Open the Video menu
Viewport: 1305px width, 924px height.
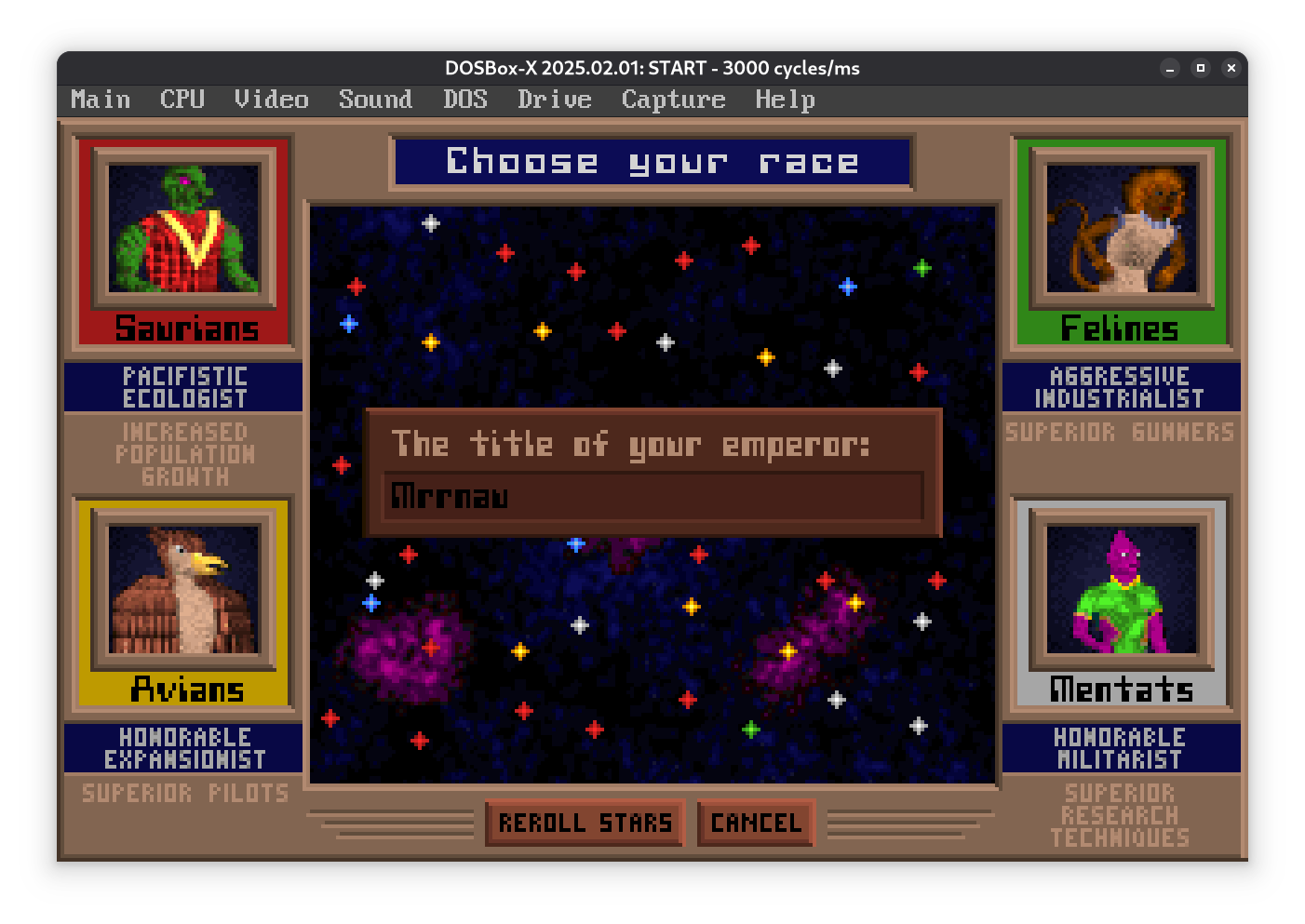point(271,100)
